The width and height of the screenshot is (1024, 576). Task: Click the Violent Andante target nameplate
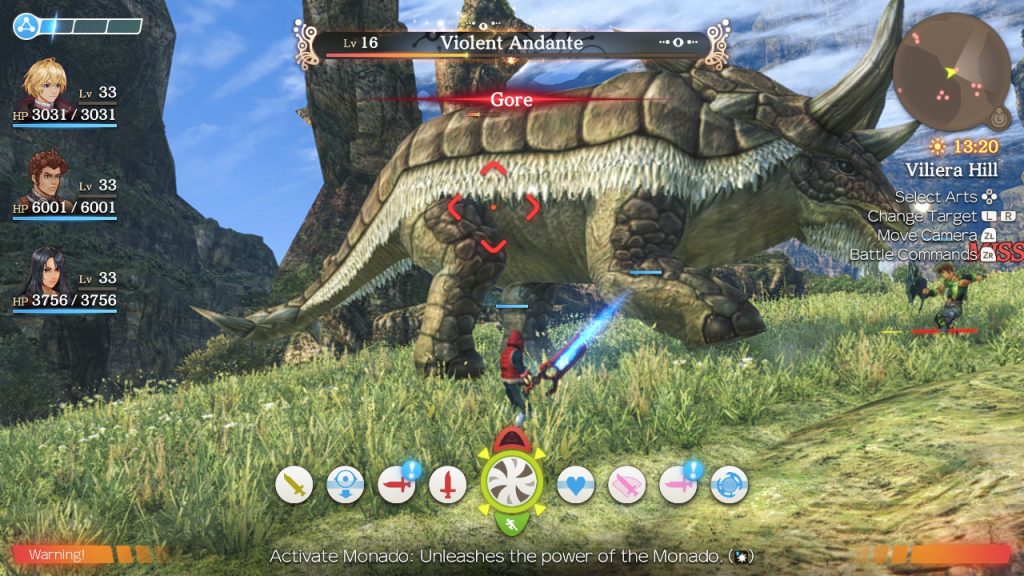click(x=511, y=43)
